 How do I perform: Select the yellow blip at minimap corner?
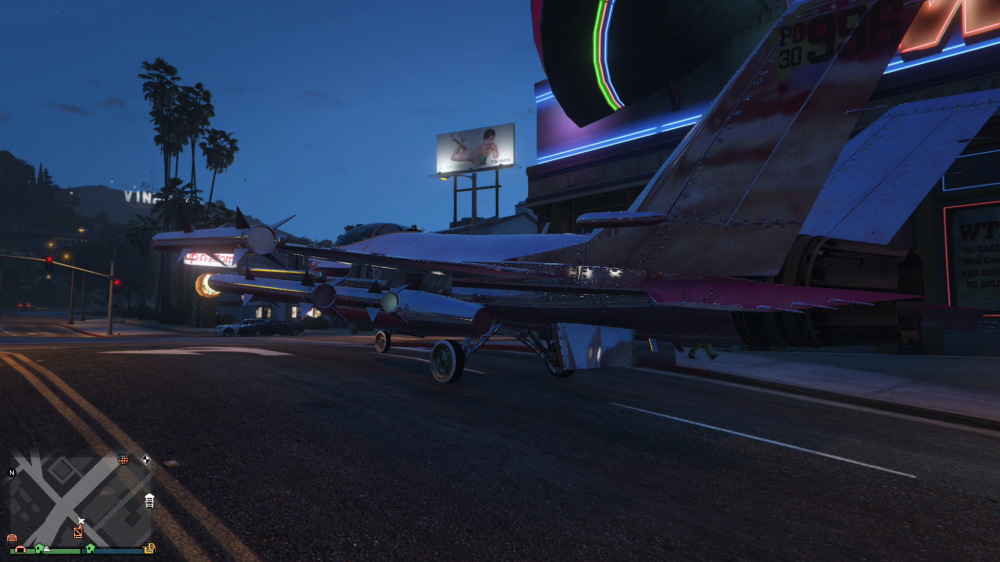[149, 547]
